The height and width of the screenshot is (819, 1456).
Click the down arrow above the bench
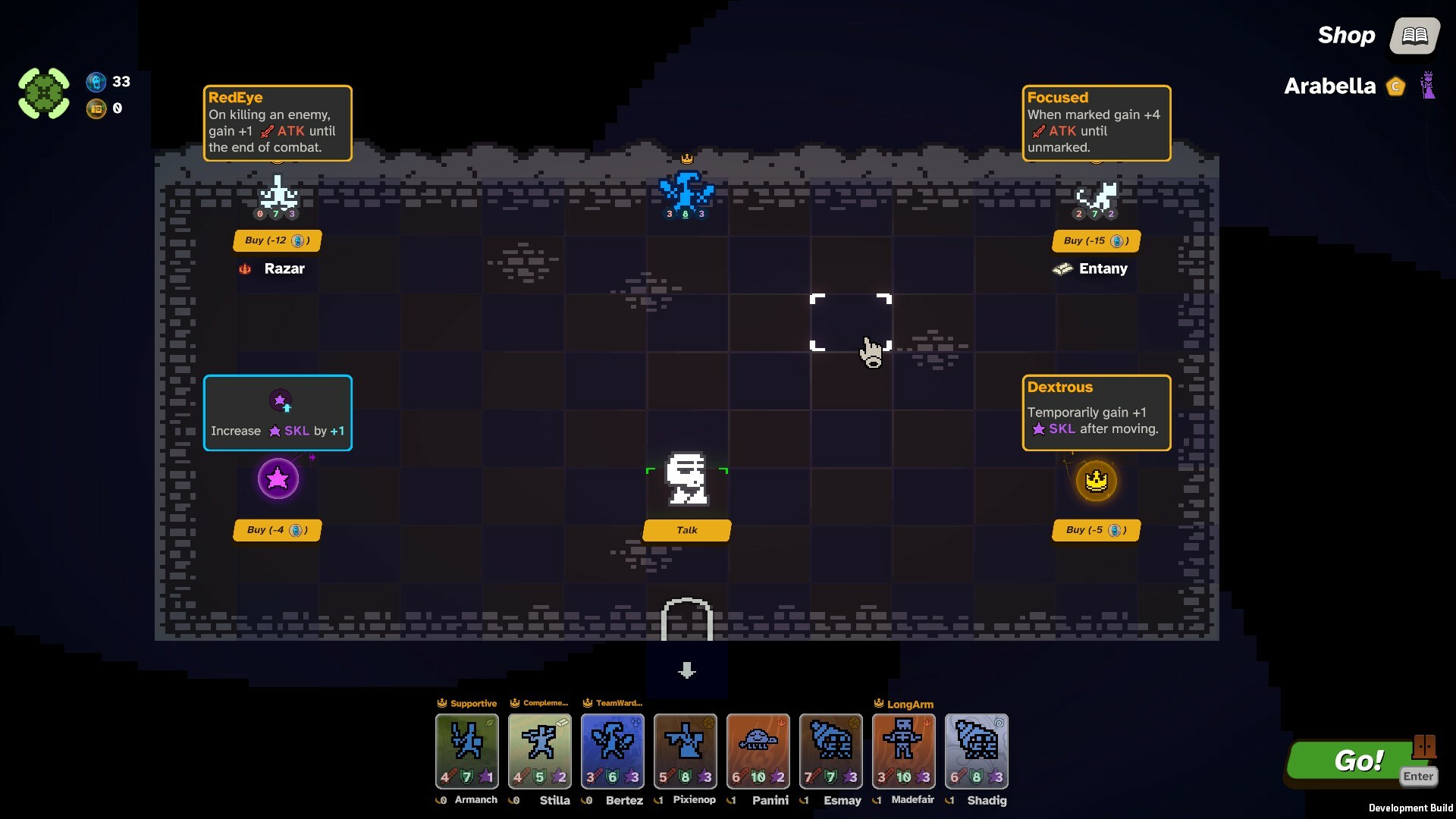[x=686, y=670]
